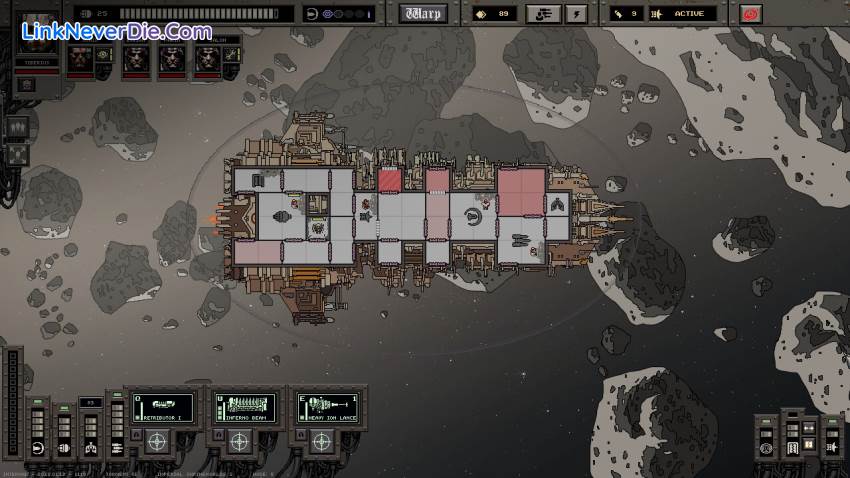Open the crew list button beside the lightning bolt

click(545, 14)
